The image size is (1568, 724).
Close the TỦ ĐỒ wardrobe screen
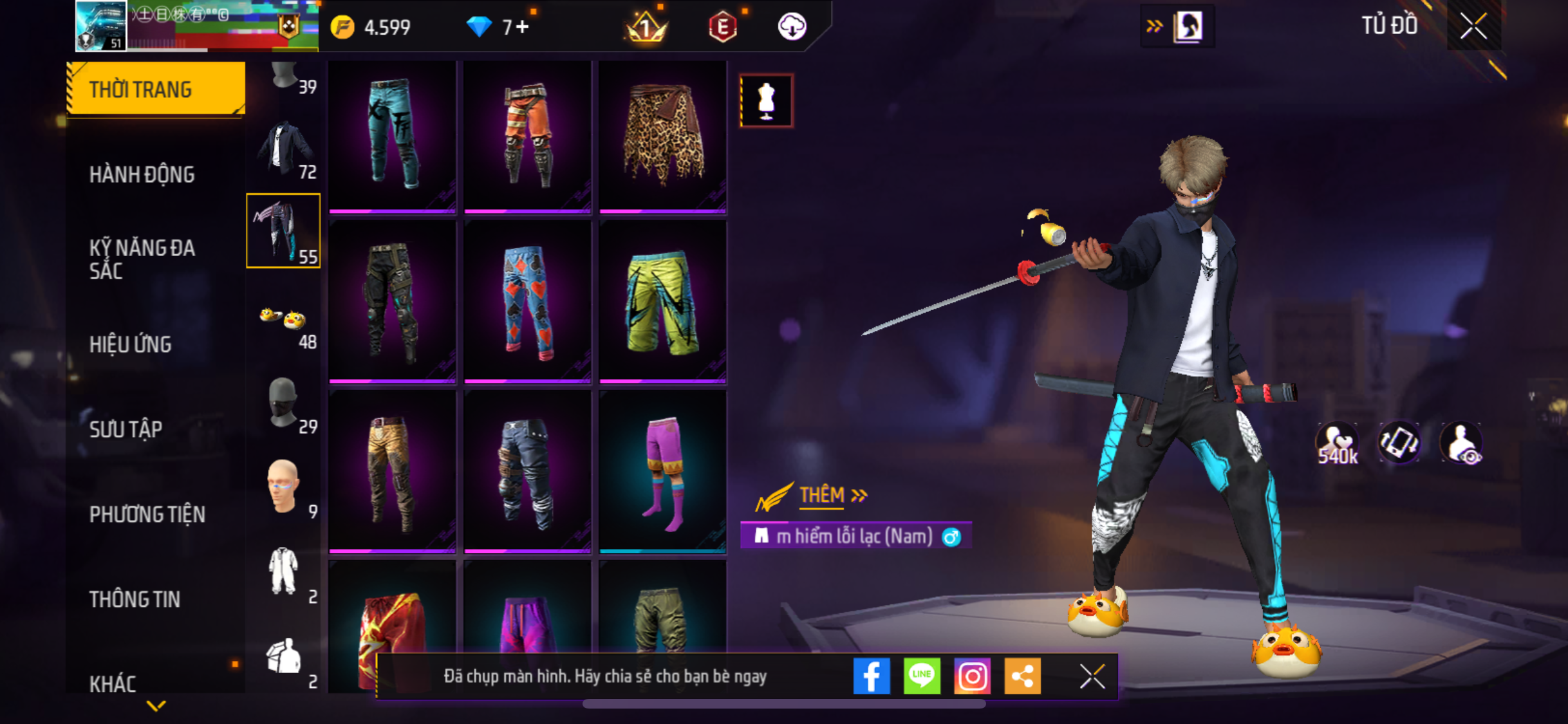pos(1473,26)
